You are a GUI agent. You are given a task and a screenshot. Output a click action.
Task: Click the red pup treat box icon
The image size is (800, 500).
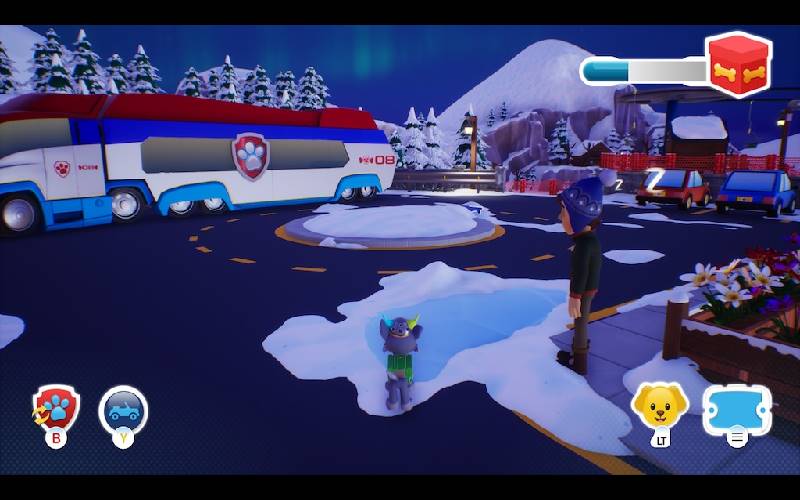tap(738, 65)
